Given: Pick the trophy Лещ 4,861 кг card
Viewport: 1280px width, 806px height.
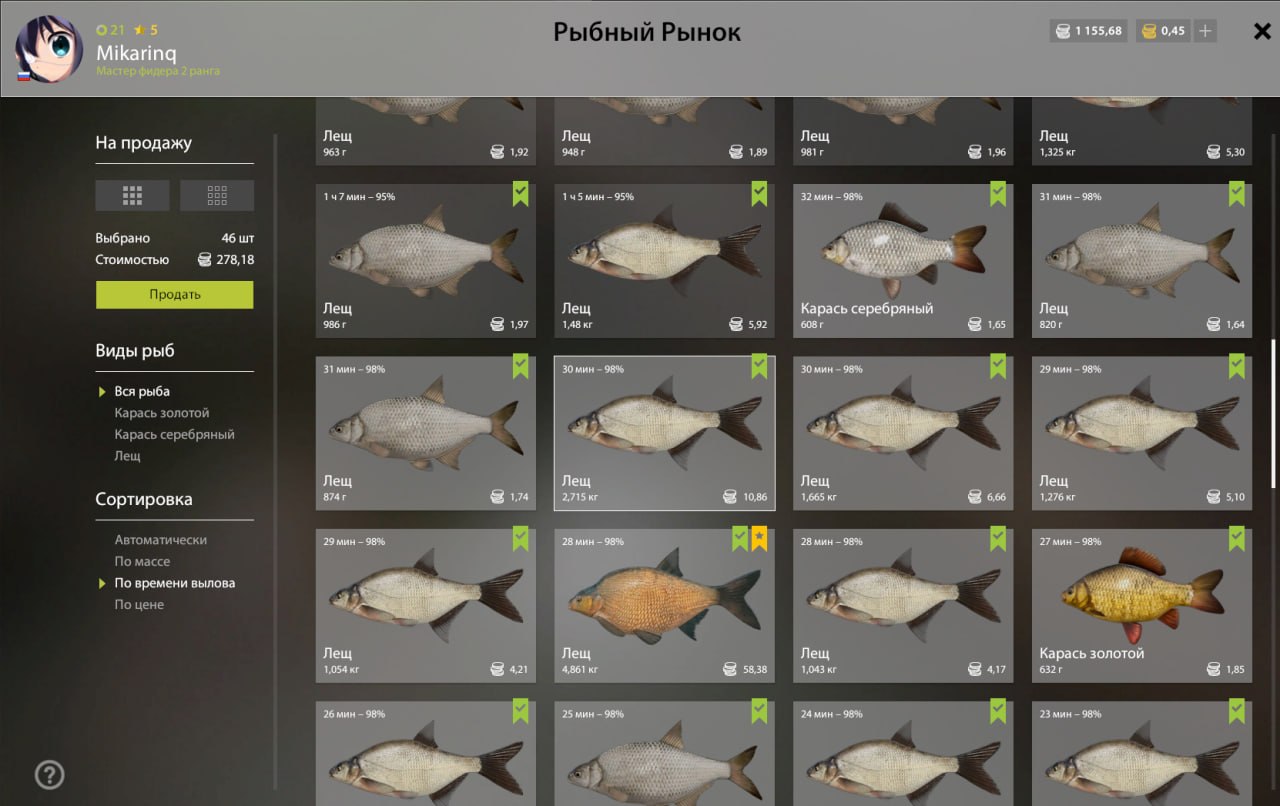Looking at the screenshot, I should click(x=663, y=605).
